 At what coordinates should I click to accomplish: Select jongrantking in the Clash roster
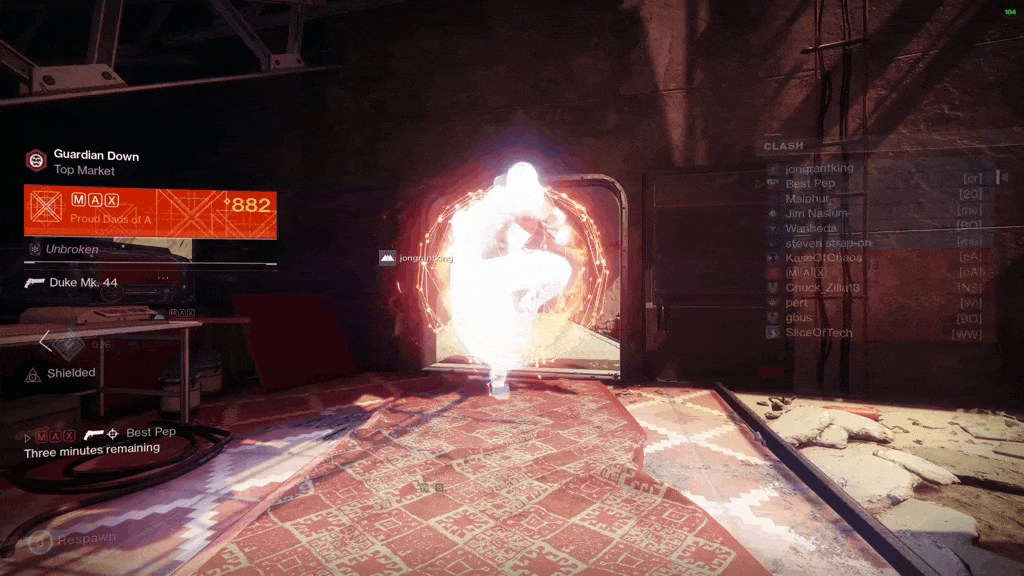pos(820,168)
